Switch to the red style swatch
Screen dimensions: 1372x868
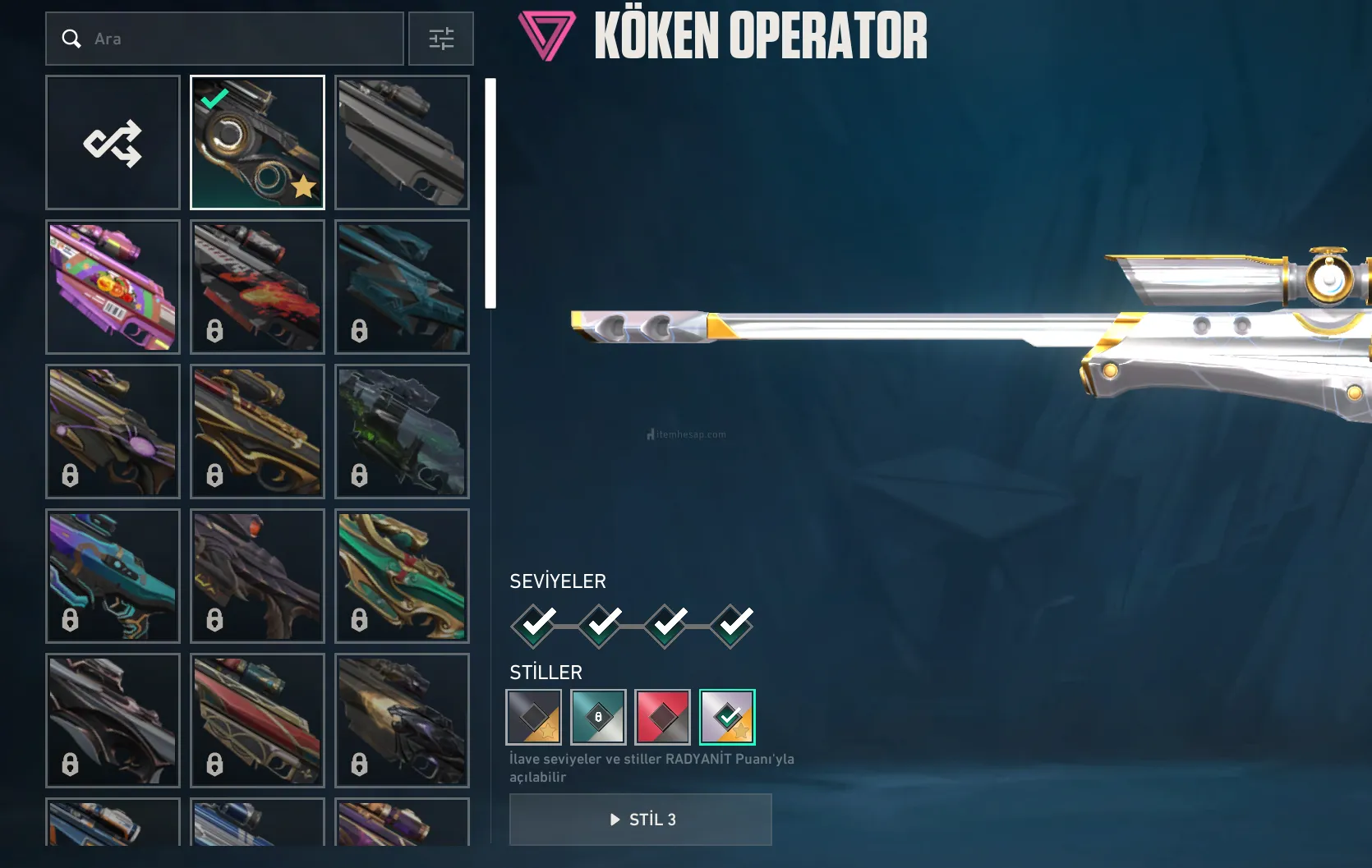pyautogui.click(x=662, y=717)
